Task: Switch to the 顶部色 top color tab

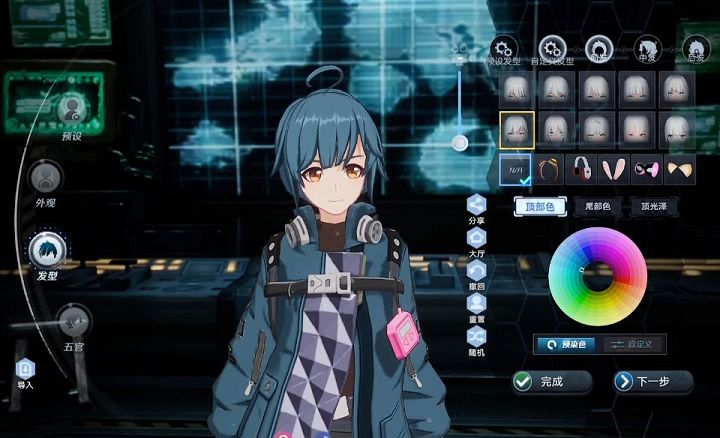Action: coord(540,207)
